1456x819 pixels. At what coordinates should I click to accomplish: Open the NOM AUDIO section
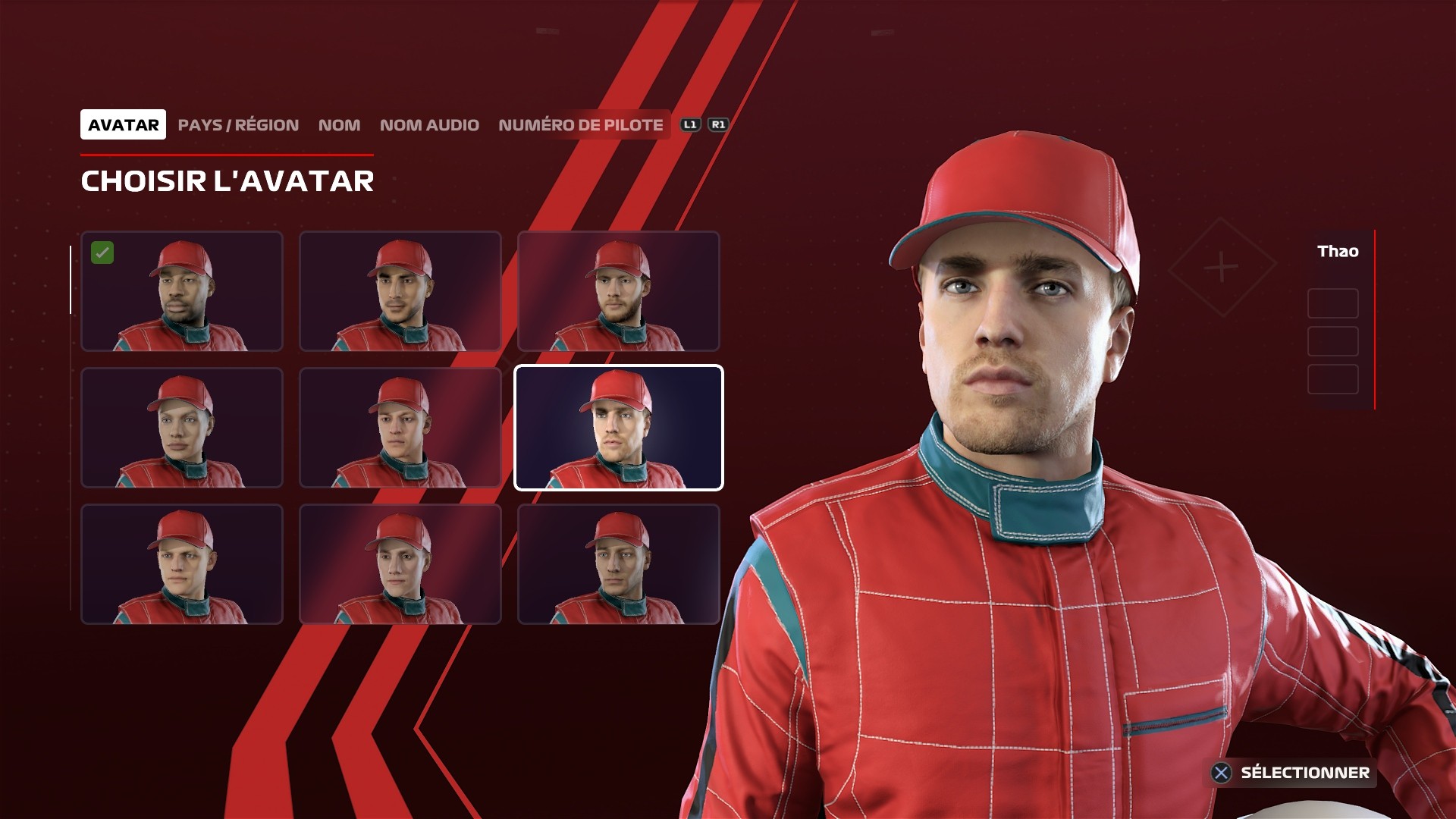(x=429, y=125)
